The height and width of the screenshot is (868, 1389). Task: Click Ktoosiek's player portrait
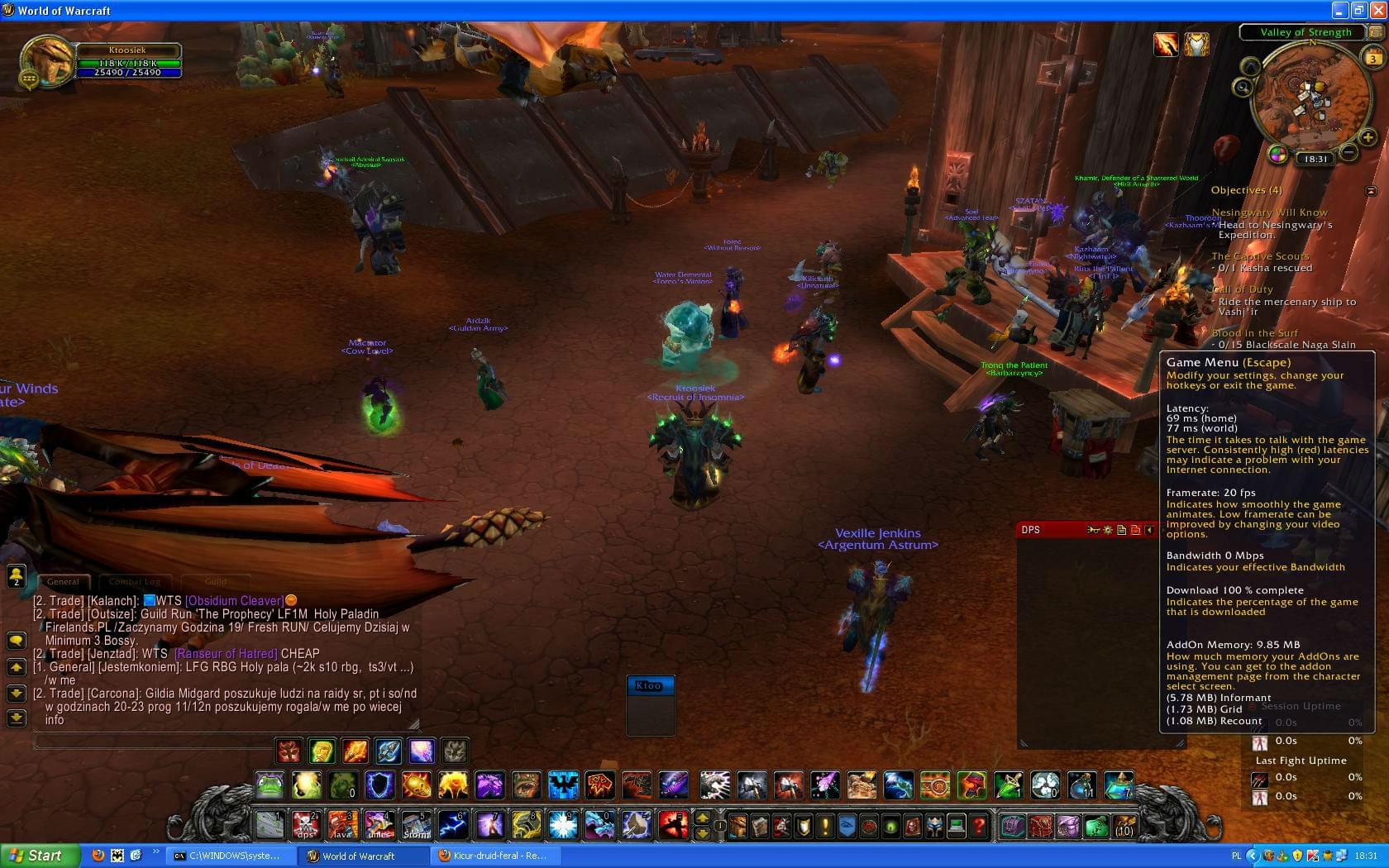(46, 60)
